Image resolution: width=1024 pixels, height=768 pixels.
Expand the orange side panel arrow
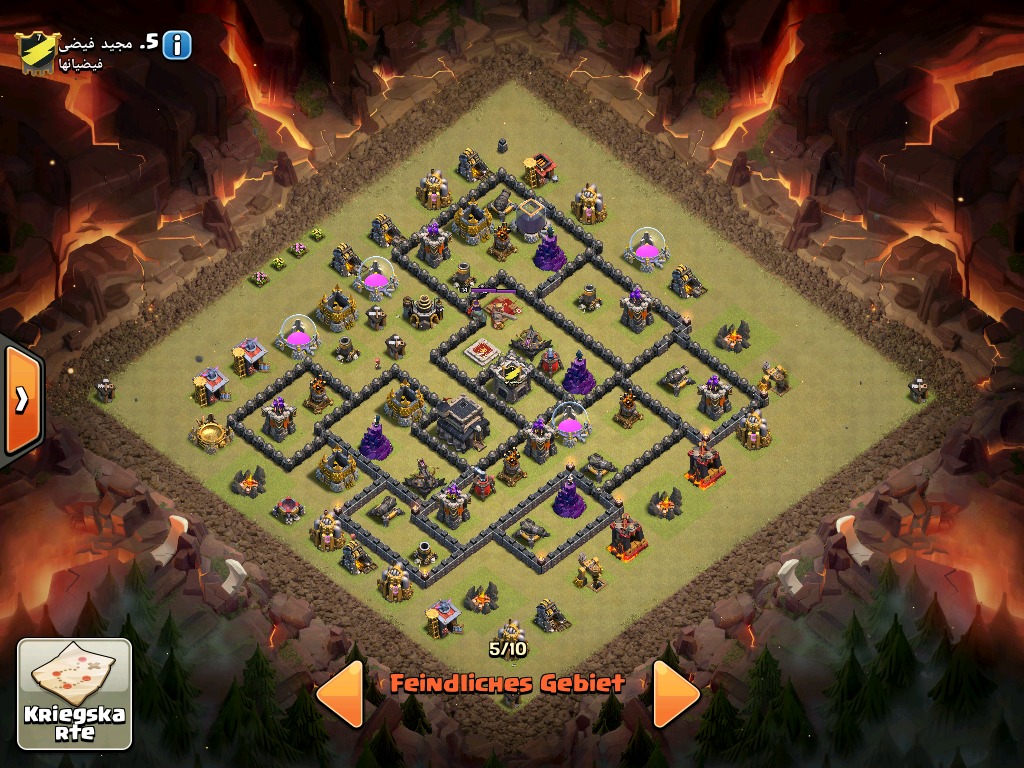[x=21, y=399]
